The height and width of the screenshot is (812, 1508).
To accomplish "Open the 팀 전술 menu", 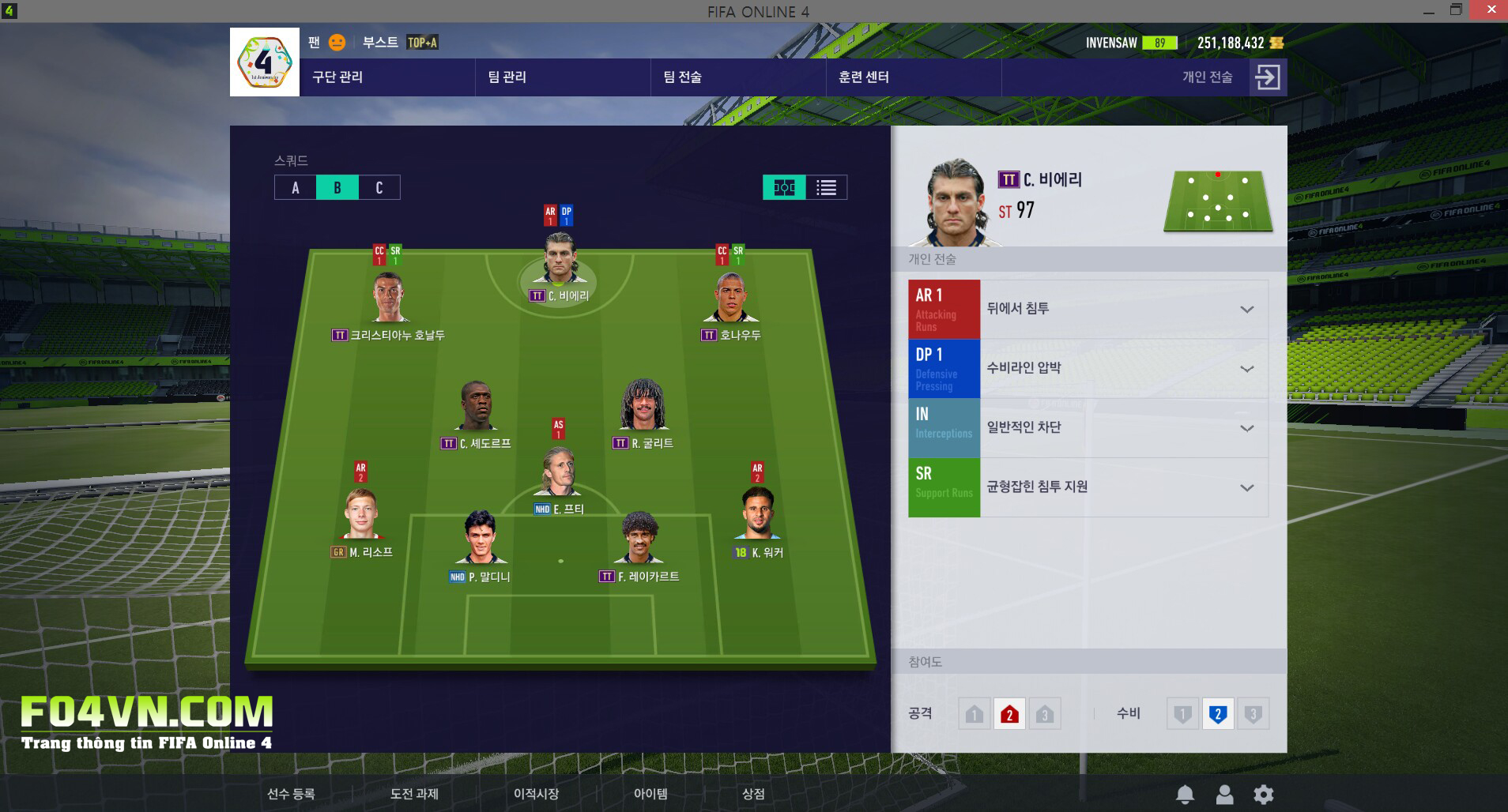I will tap(682, 77).
